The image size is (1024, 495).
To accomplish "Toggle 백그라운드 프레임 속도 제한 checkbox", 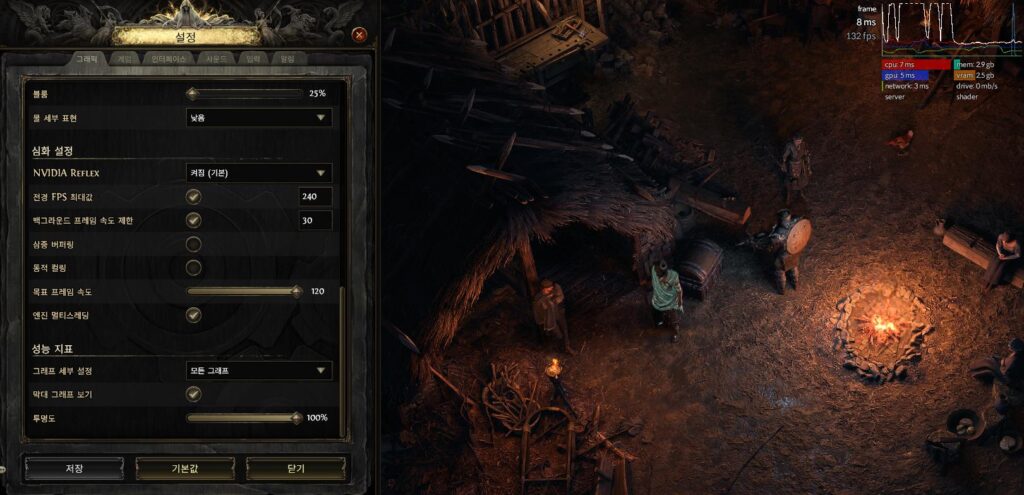I will (x=194, y=220).
